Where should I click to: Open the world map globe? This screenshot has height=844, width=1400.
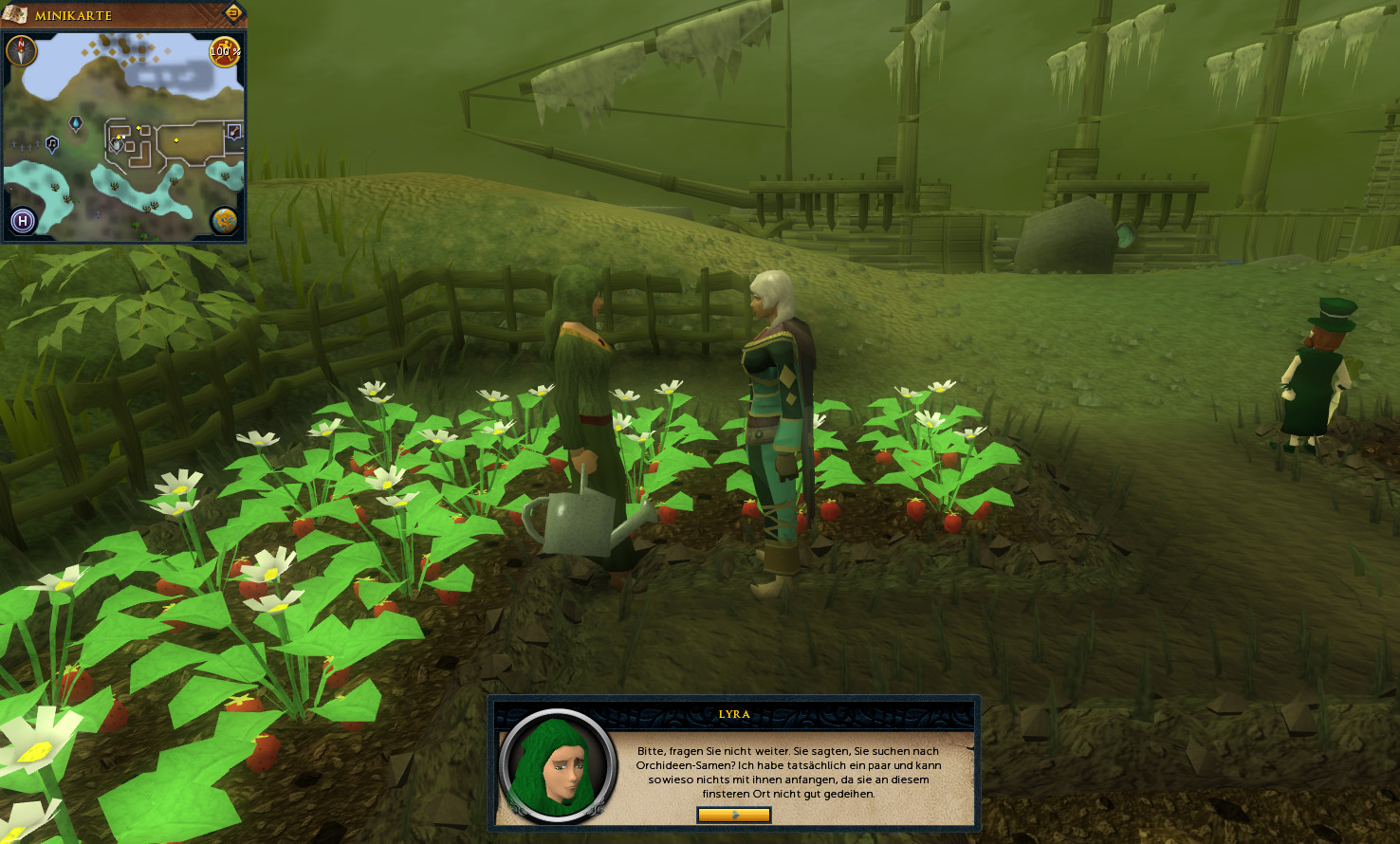(x=224, y=221)
